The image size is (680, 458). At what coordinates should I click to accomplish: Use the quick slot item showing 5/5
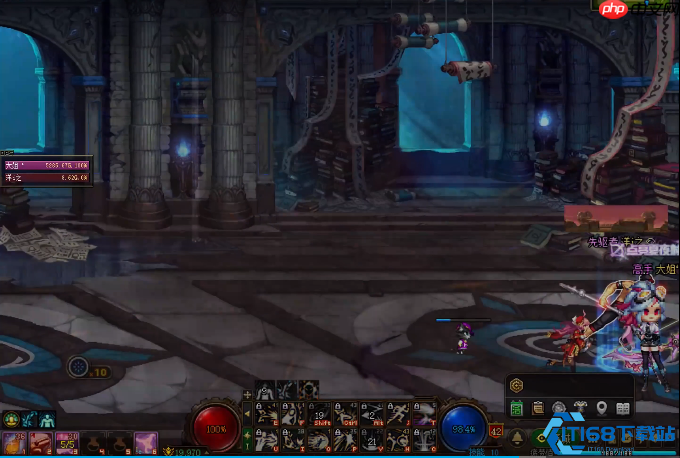68,441
